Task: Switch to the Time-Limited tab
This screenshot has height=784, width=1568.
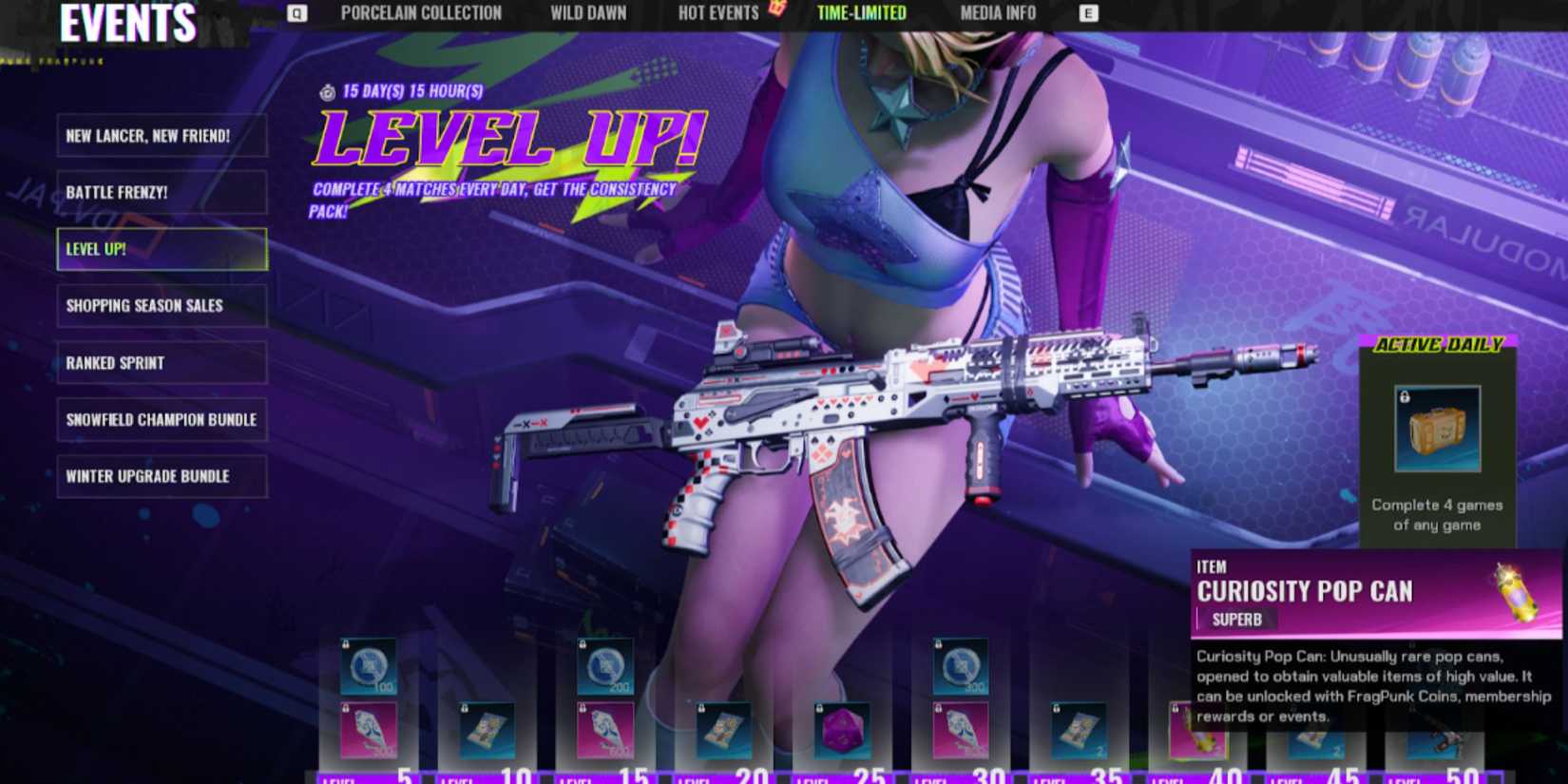Action: [859, 13]
